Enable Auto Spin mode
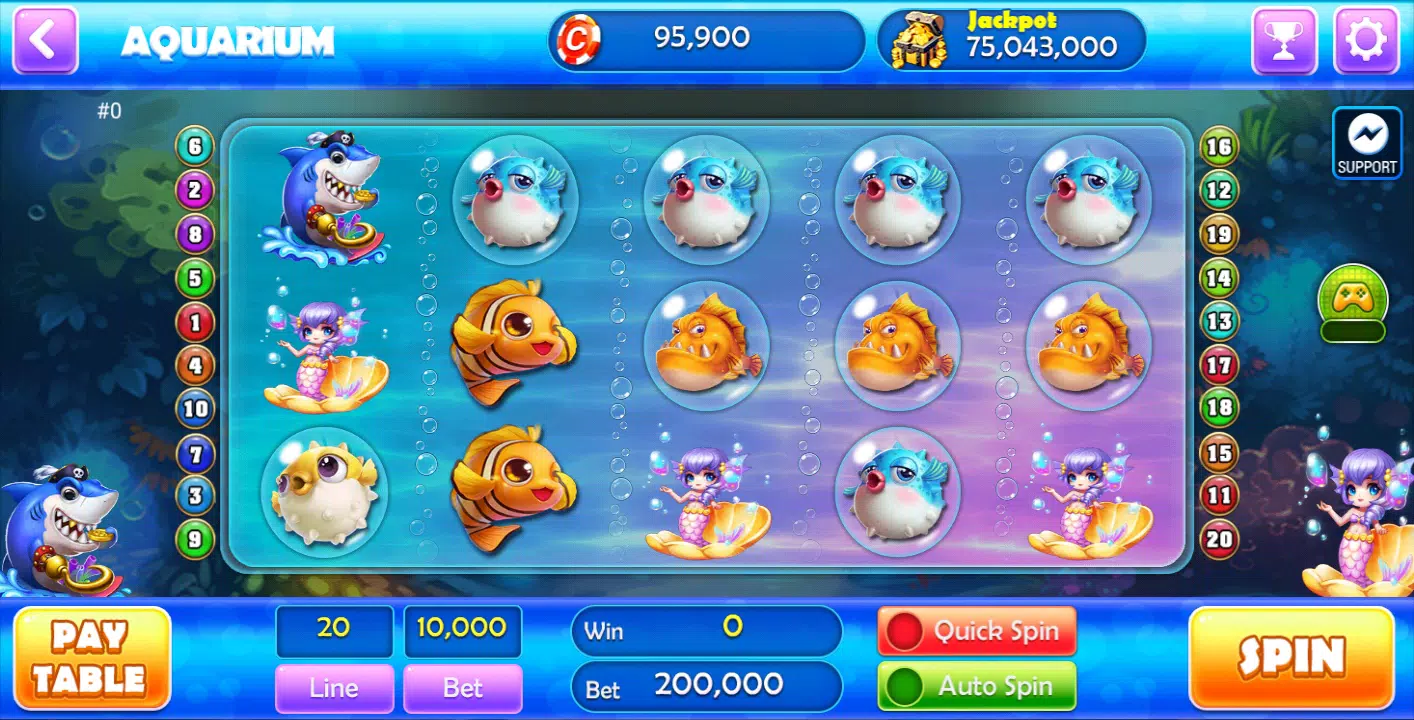Image resolution: width=1414 pixels, height=720 pixels. click(976, 686)
